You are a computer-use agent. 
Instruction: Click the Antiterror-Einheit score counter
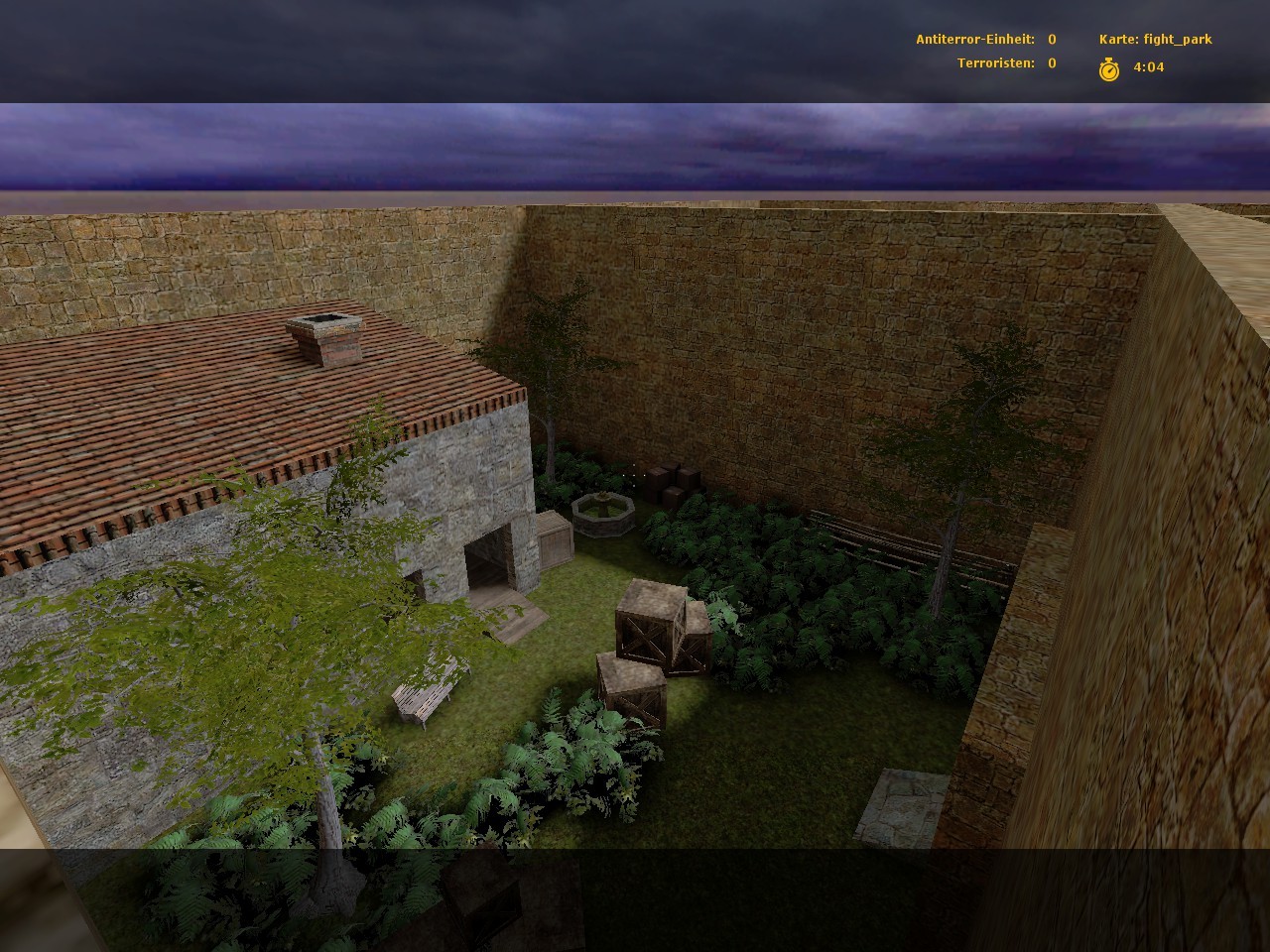(977, 40)
